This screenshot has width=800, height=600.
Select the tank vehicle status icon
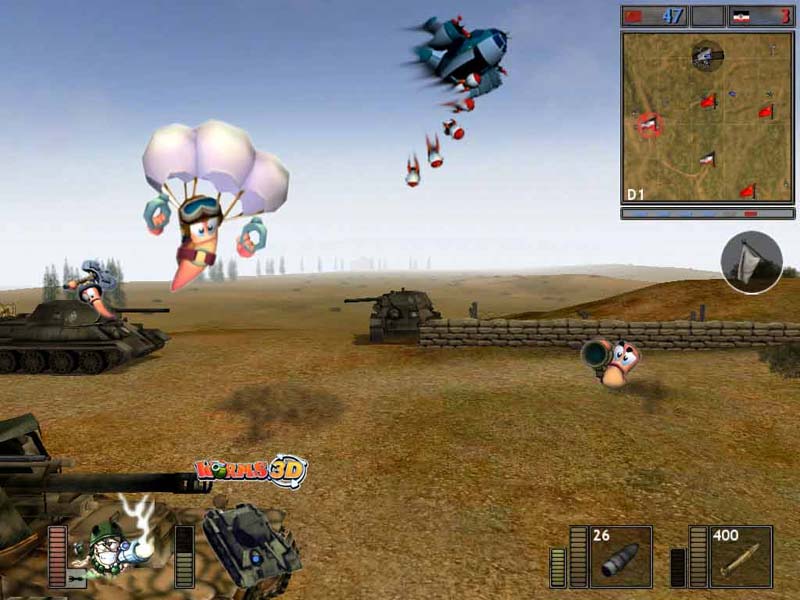(250, 545)
